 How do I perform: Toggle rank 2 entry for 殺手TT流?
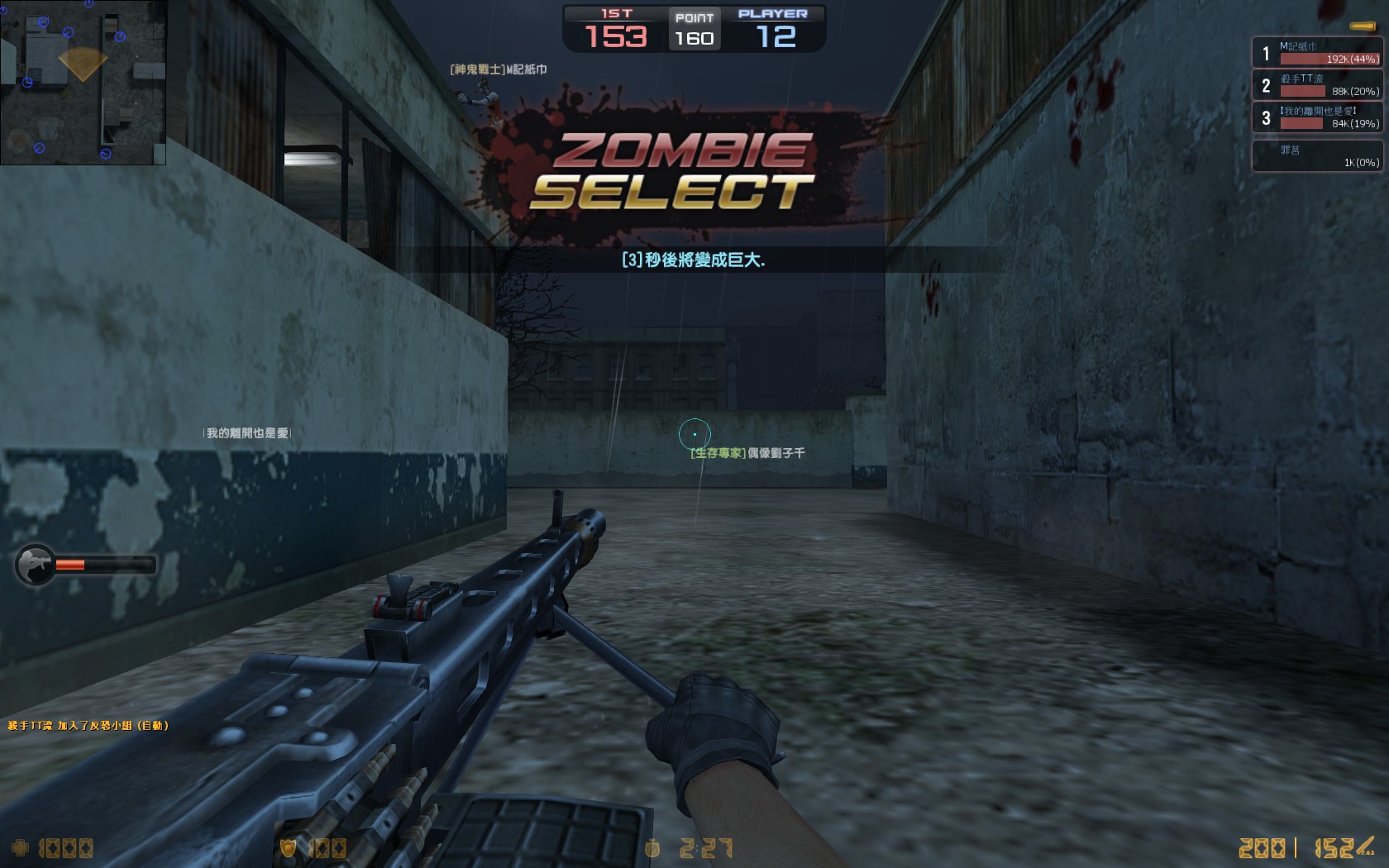click(x=1318, y=85)
